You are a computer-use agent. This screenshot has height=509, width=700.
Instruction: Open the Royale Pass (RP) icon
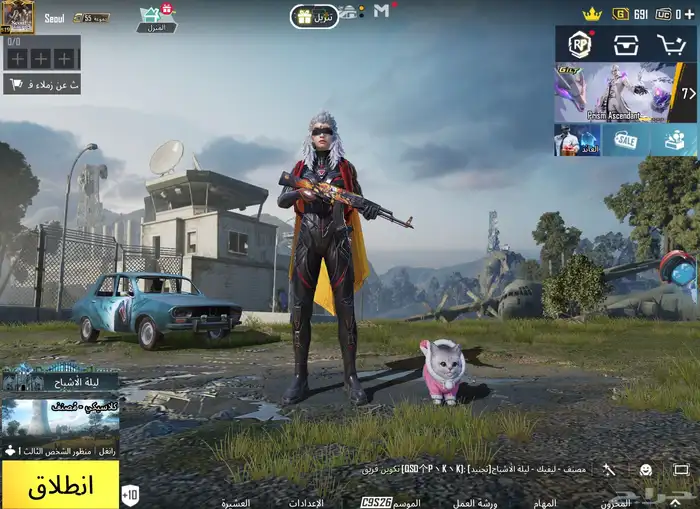[x=579, y=45]
